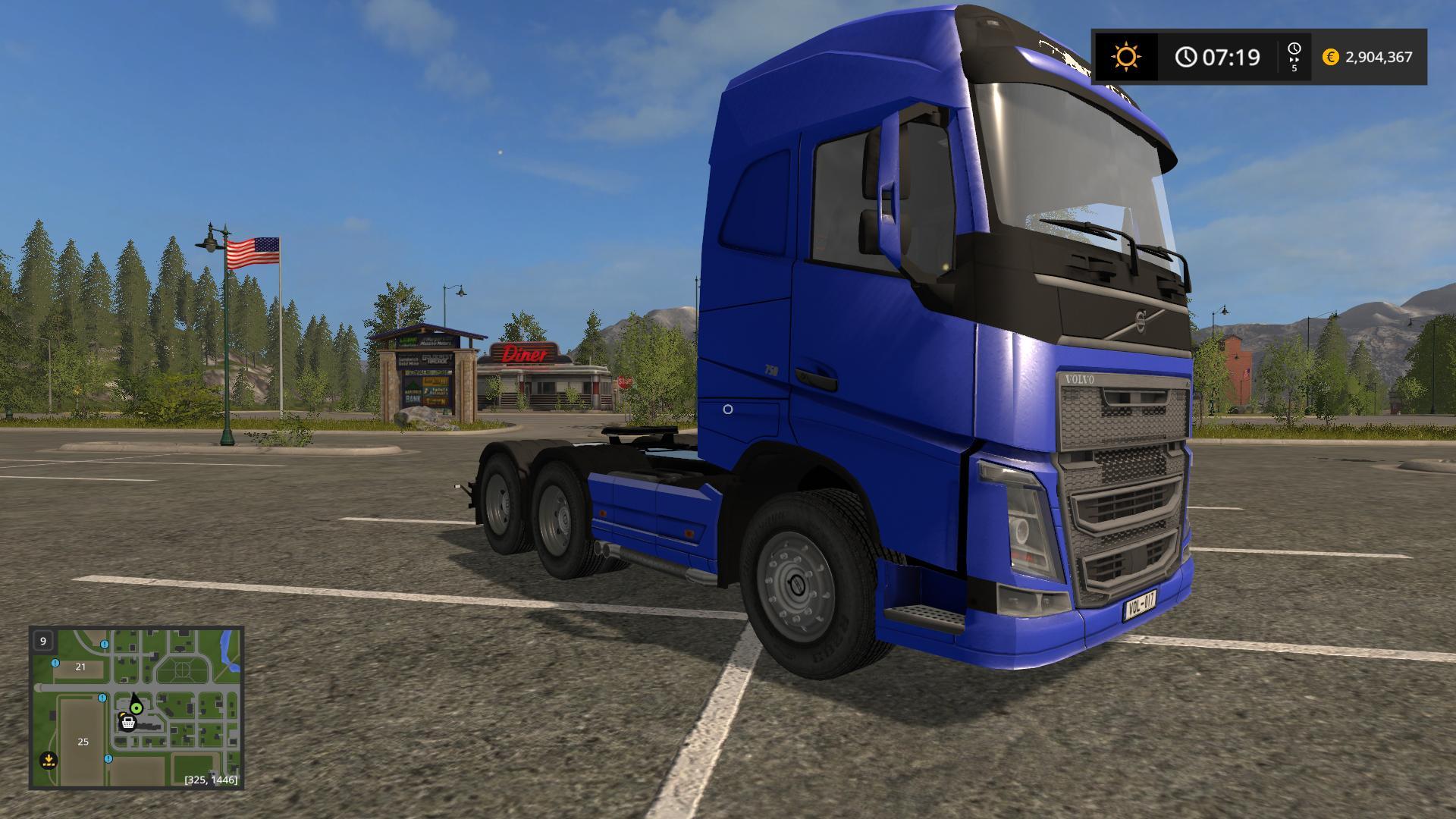Click the blue info marker beside field 21
1456x819 pixels.
[x=55, y=663]
